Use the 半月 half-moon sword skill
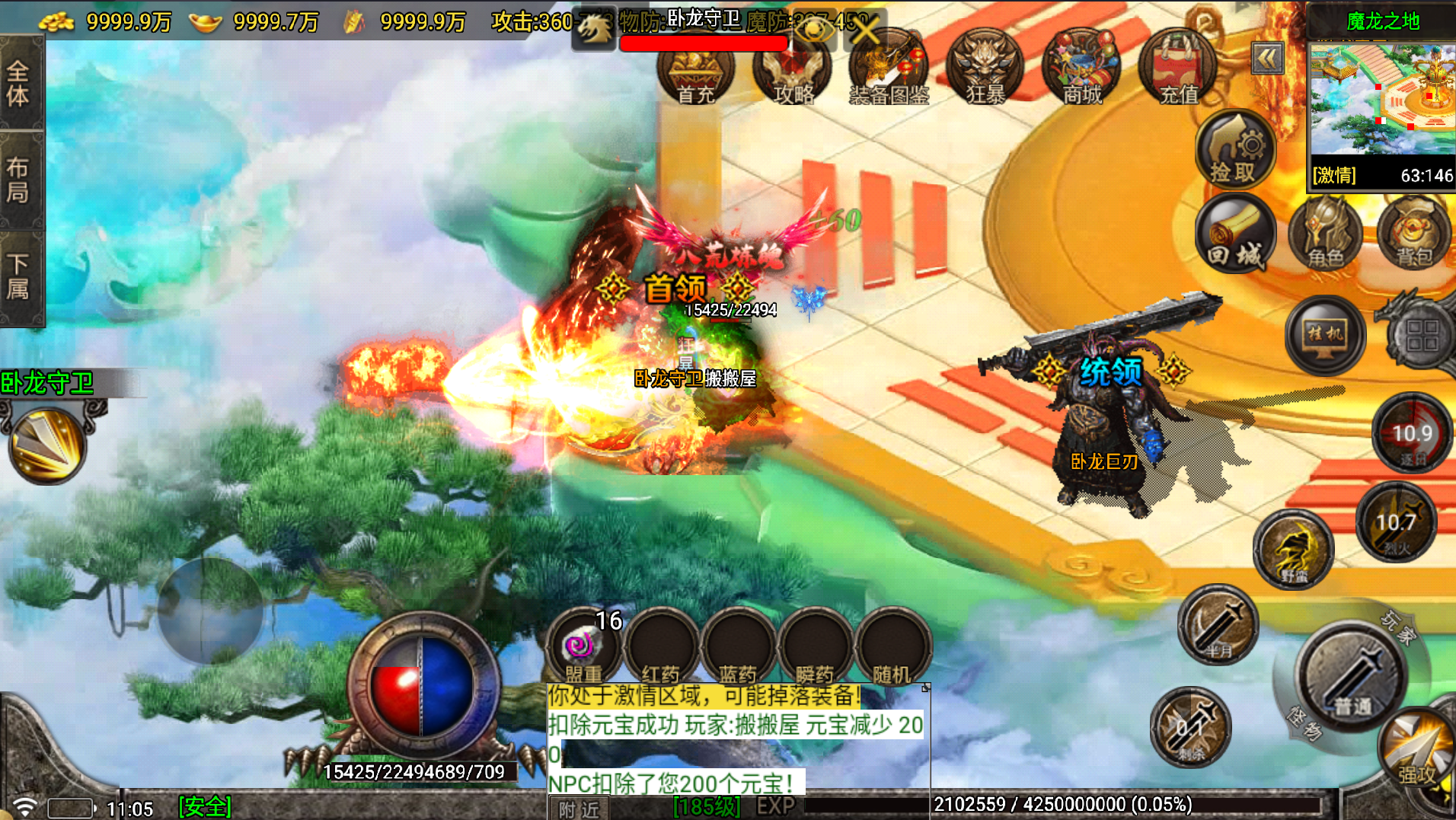 (1218, 626)
